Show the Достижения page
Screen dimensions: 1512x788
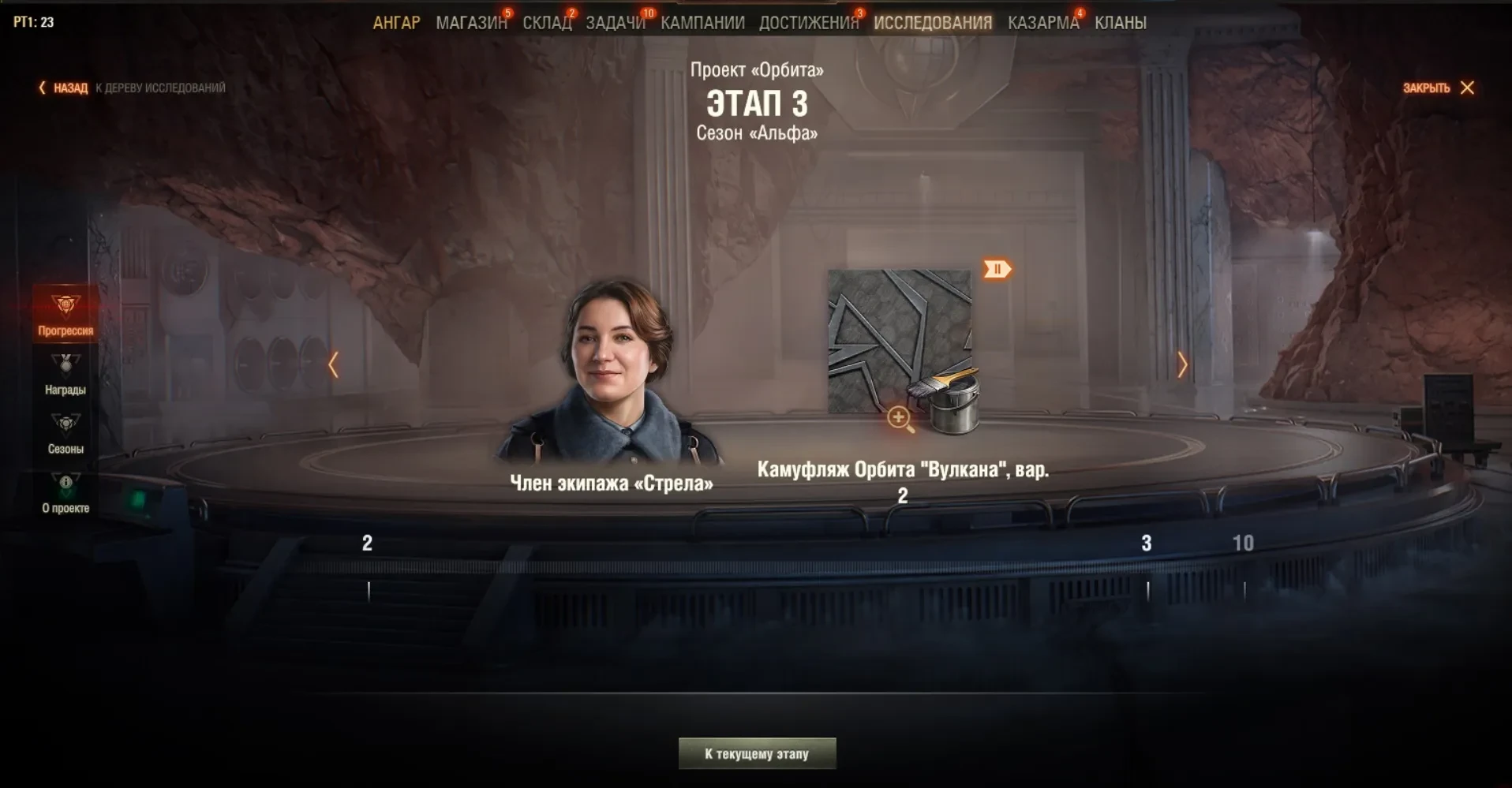(808, 23)
